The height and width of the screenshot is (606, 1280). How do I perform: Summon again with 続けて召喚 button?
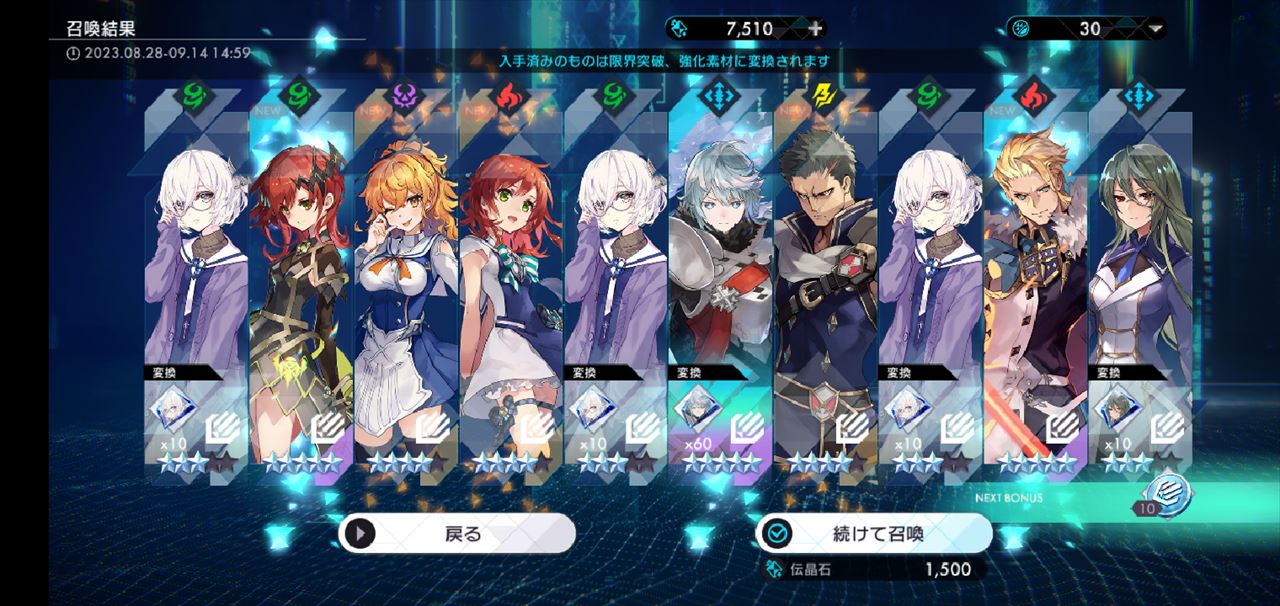point(874,533)
